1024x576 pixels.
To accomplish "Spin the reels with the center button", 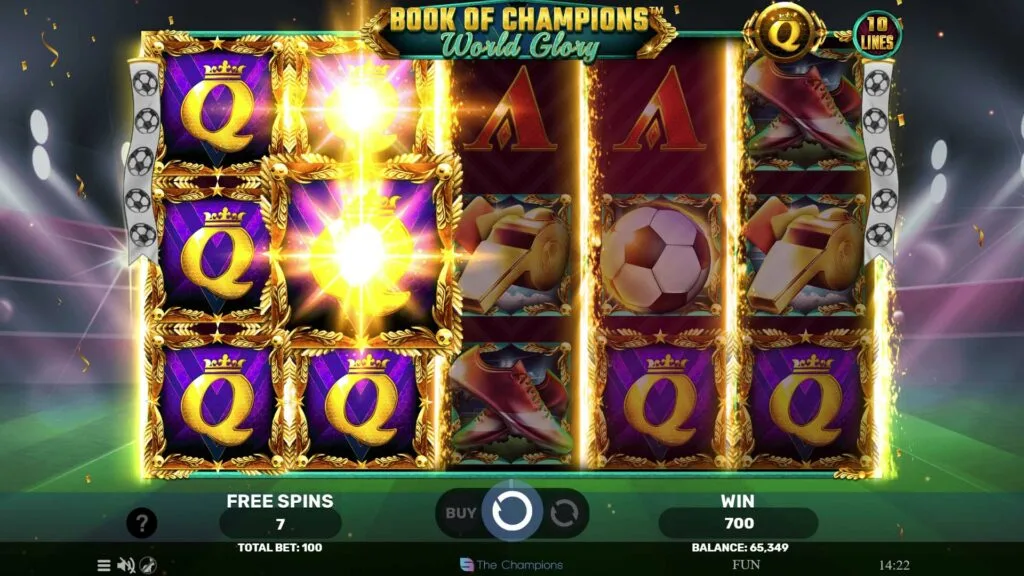I will 512,513.
